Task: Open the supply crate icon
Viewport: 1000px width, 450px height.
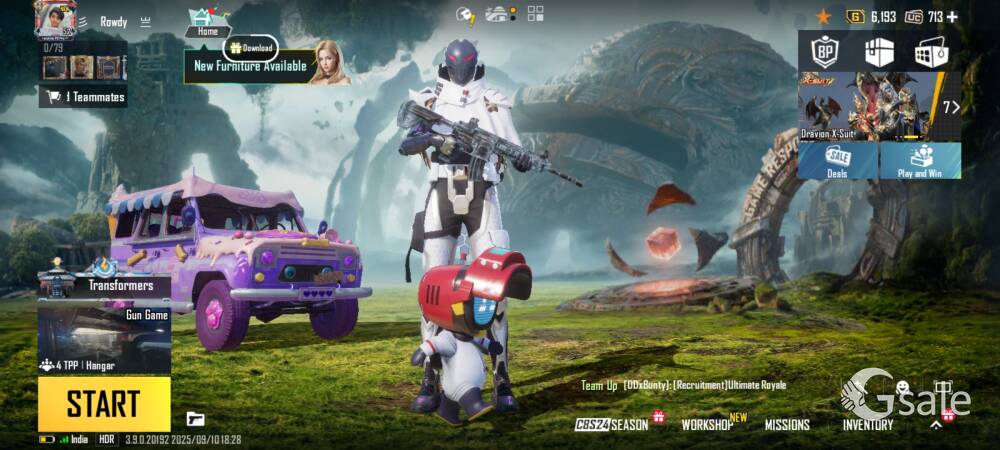Action: click(x=879, y=51)
